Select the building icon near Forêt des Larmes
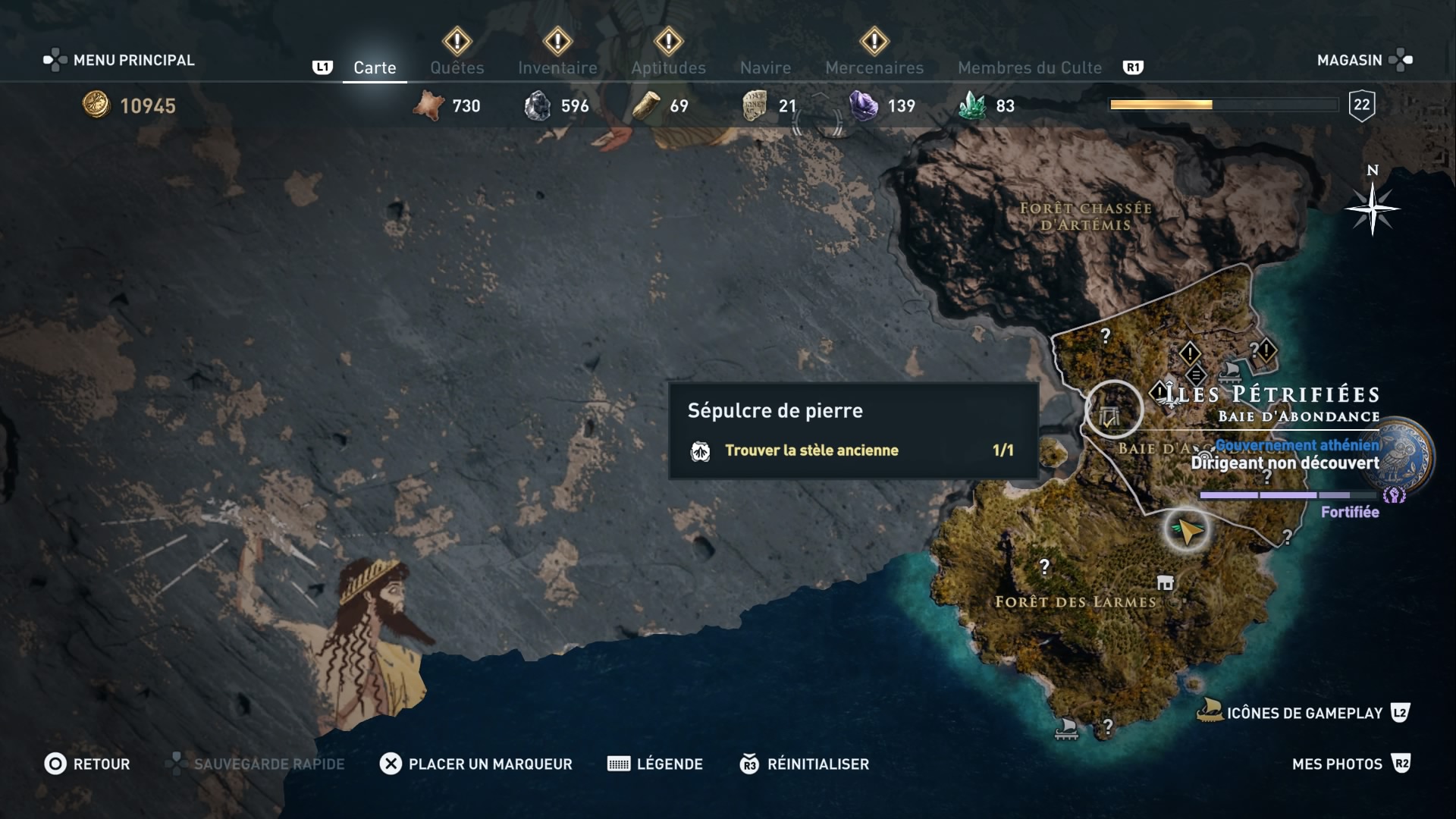 pos(1166,582)
